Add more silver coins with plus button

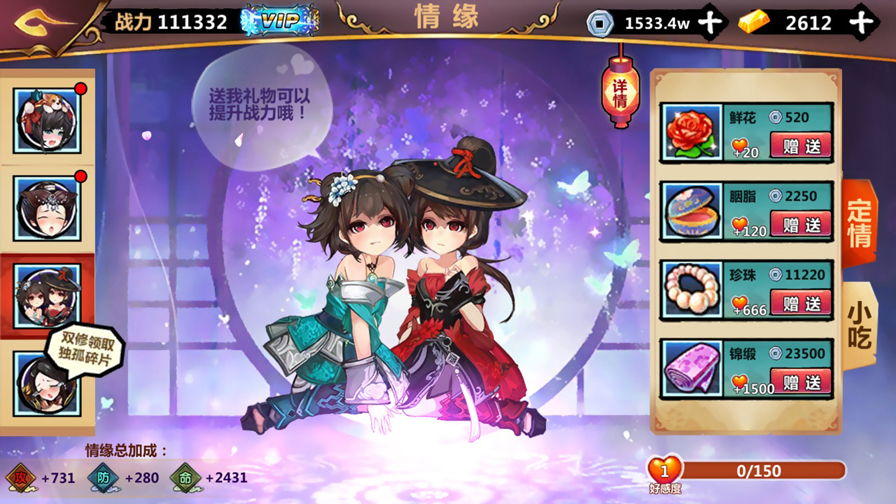(709, 22)
